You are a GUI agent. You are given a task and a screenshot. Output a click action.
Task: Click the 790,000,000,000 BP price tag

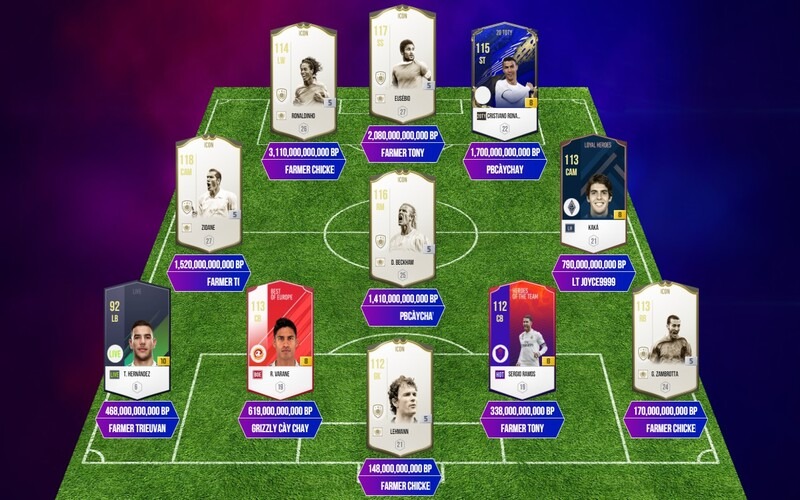(593, 265)
